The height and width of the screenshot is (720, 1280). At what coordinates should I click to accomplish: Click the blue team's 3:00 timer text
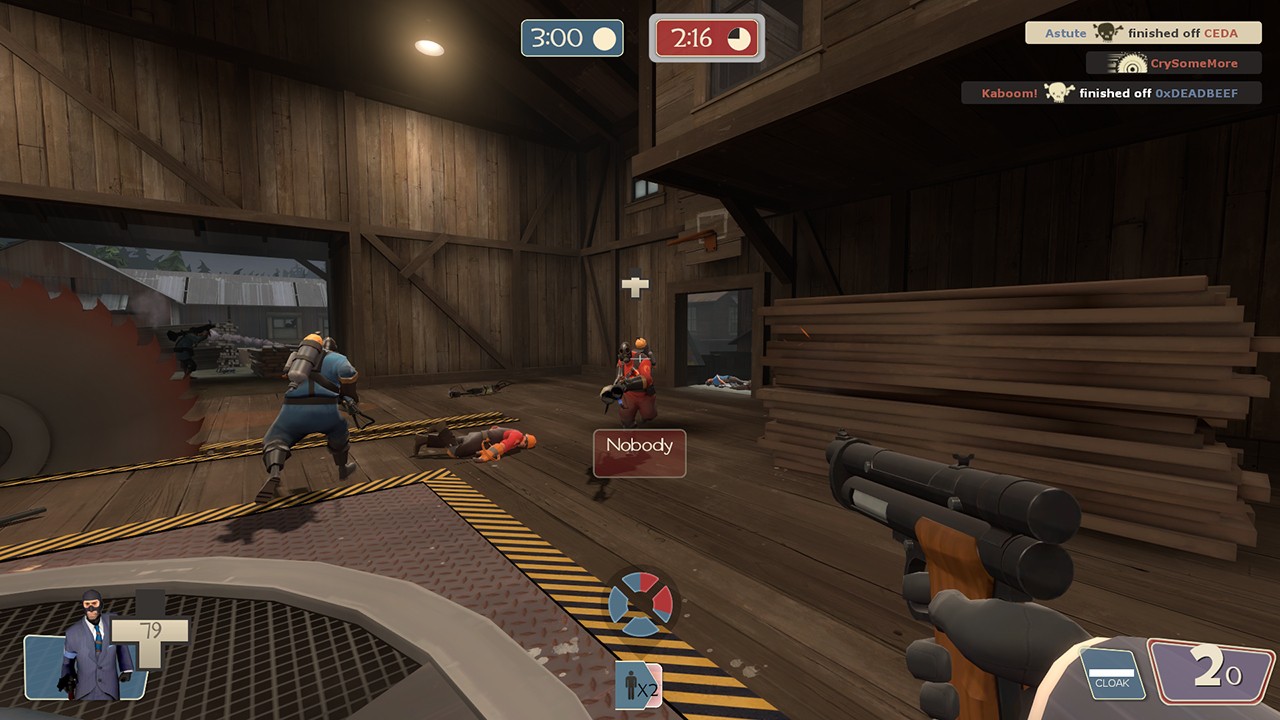[x=560, y=38]
